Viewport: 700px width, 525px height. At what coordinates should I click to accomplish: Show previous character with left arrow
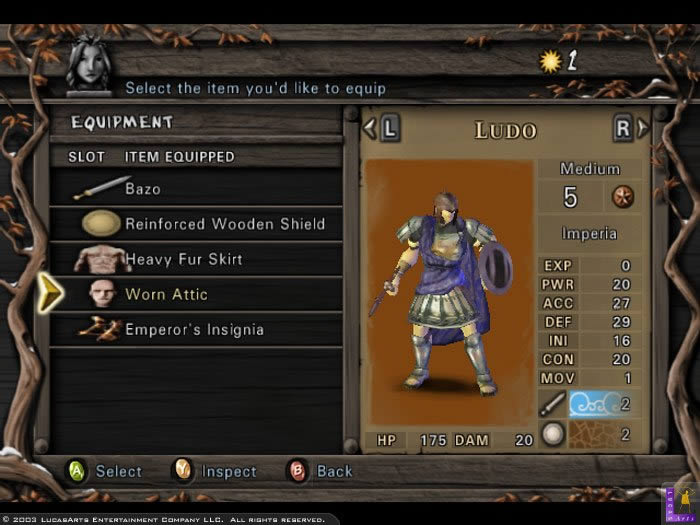[x=381, y=129]
